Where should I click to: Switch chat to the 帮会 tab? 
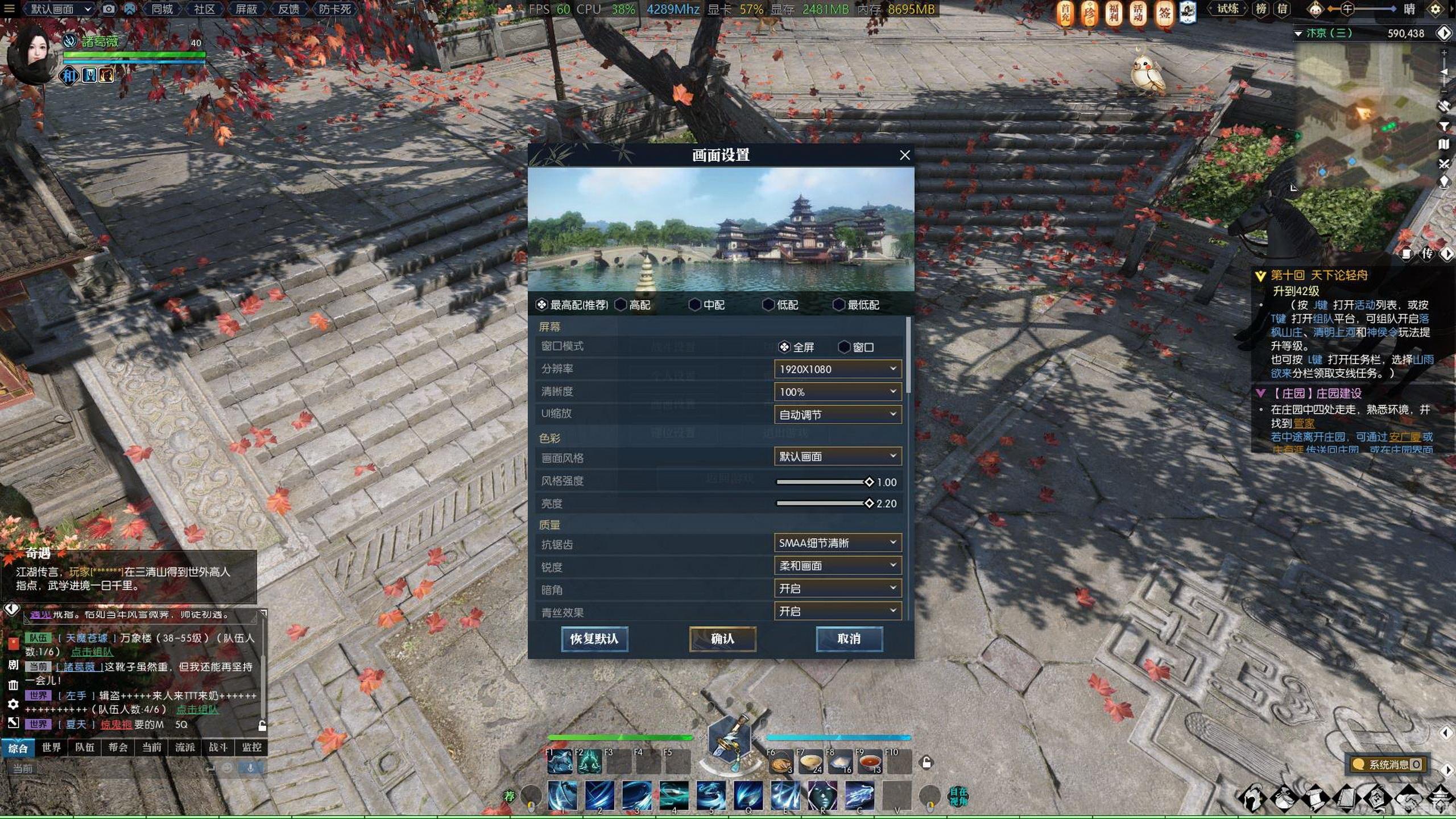pos(118,747)
